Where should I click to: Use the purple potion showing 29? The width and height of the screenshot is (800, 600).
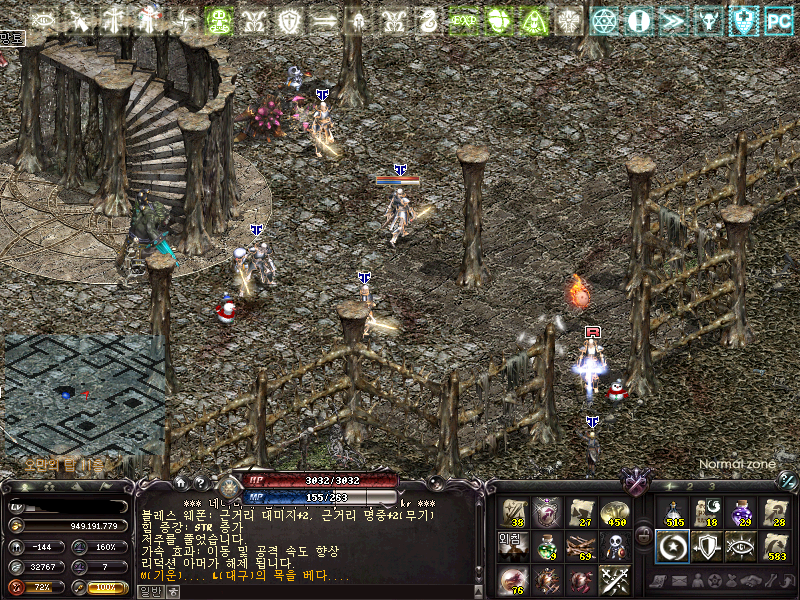[740, 513]
